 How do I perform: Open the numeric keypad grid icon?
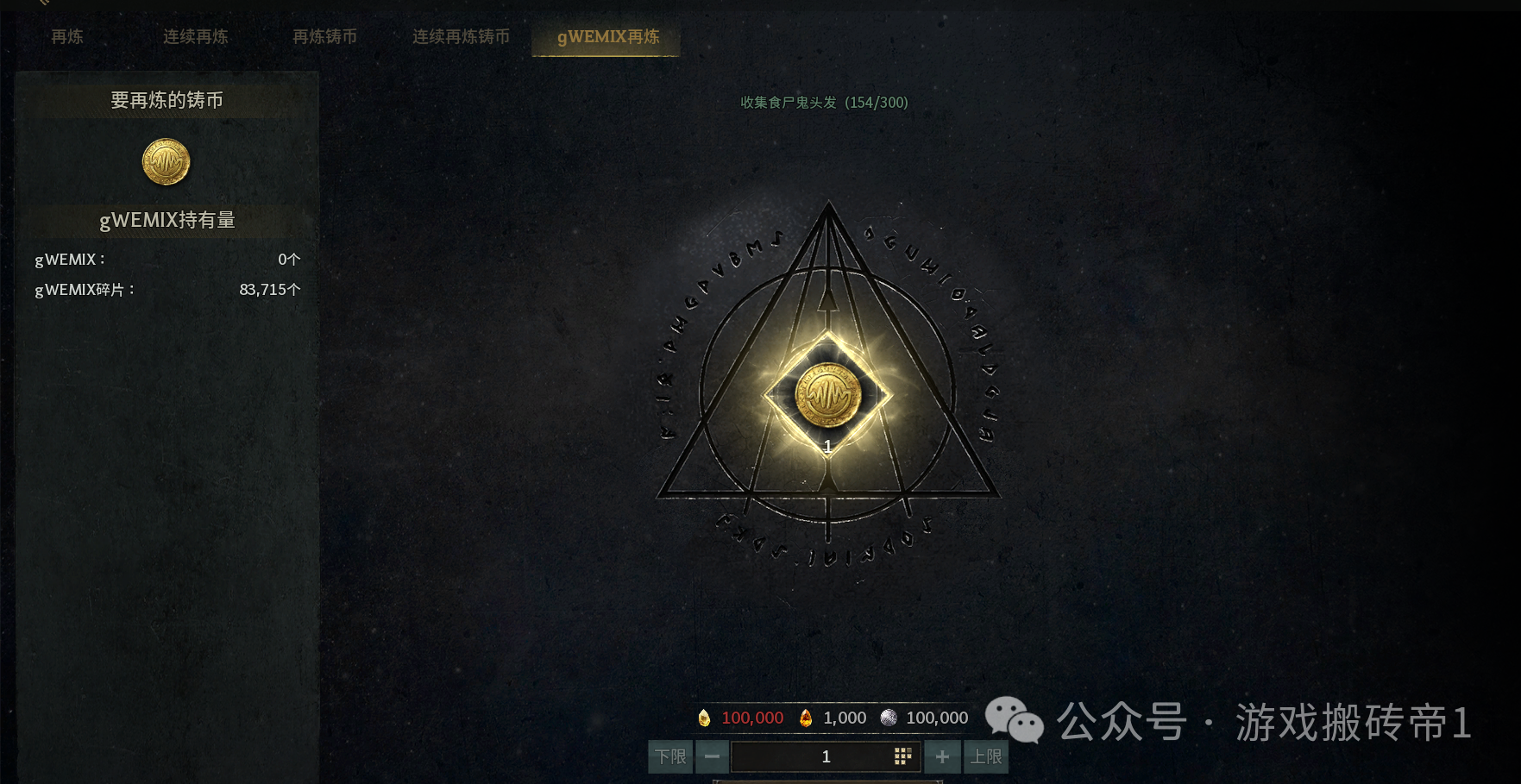(x=902, y=756)
